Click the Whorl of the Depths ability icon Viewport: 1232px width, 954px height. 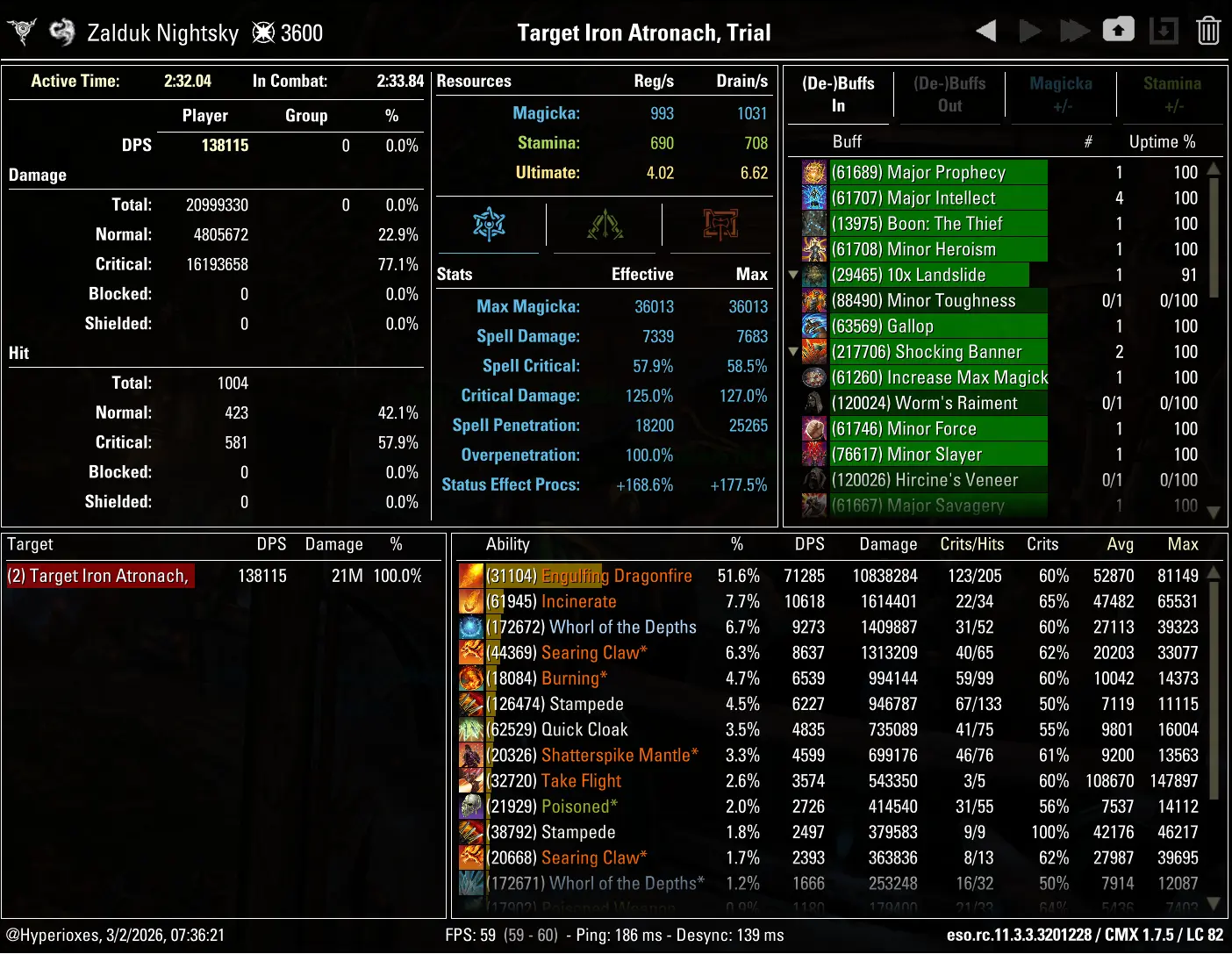click(470, 627)
